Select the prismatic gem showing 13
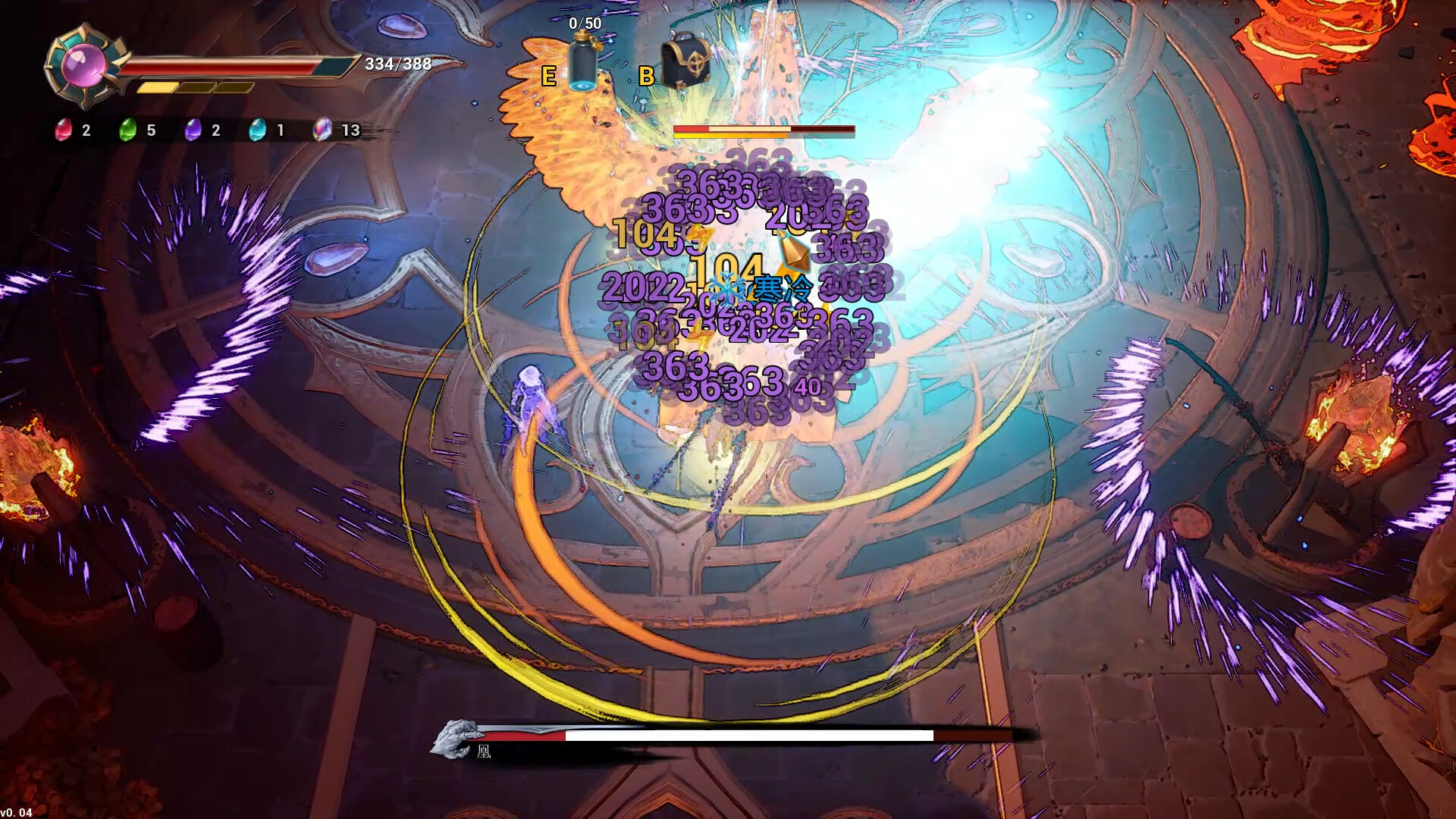1456x819 pixels. [x=324, y=130]
